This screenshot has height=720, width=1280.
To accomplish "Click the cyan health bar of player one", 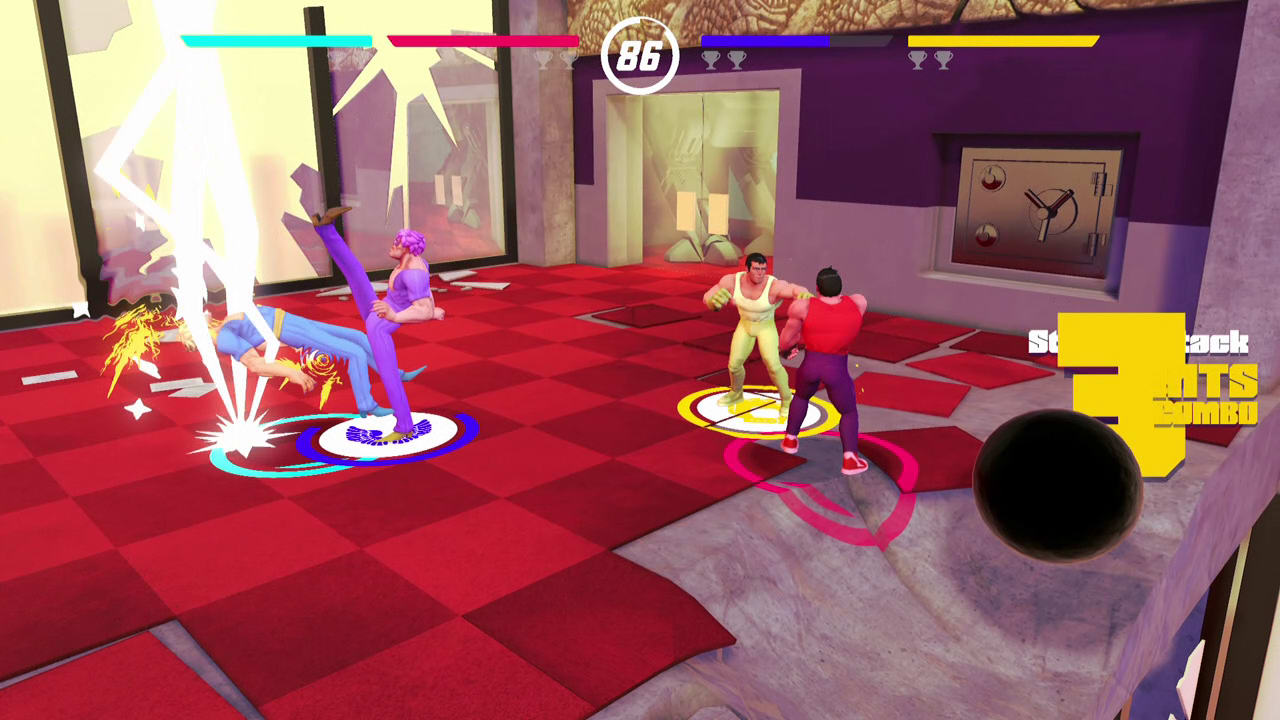I will 277,42.
